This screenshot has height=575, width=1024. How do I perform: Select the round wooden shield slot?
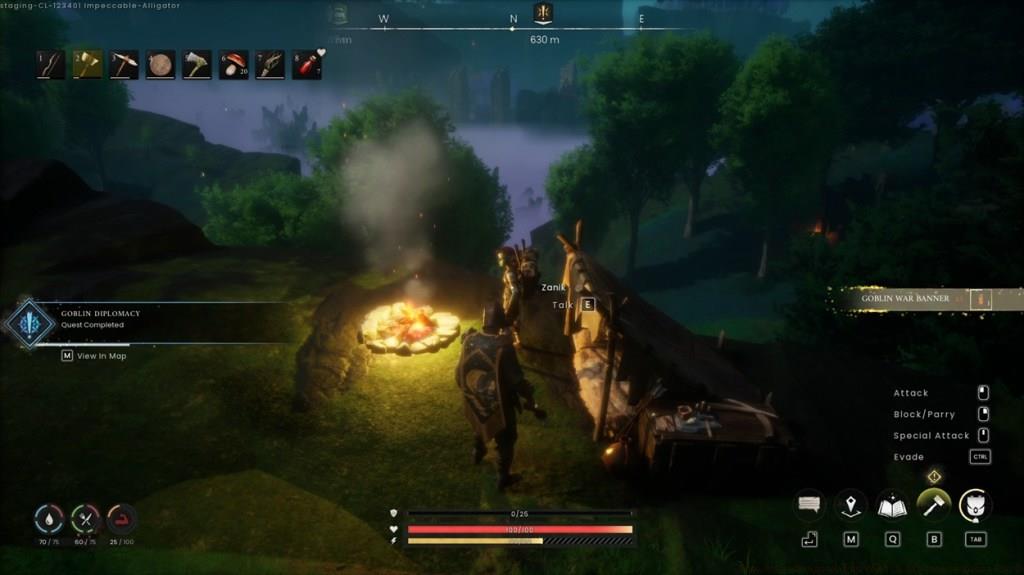coord(160,65)
